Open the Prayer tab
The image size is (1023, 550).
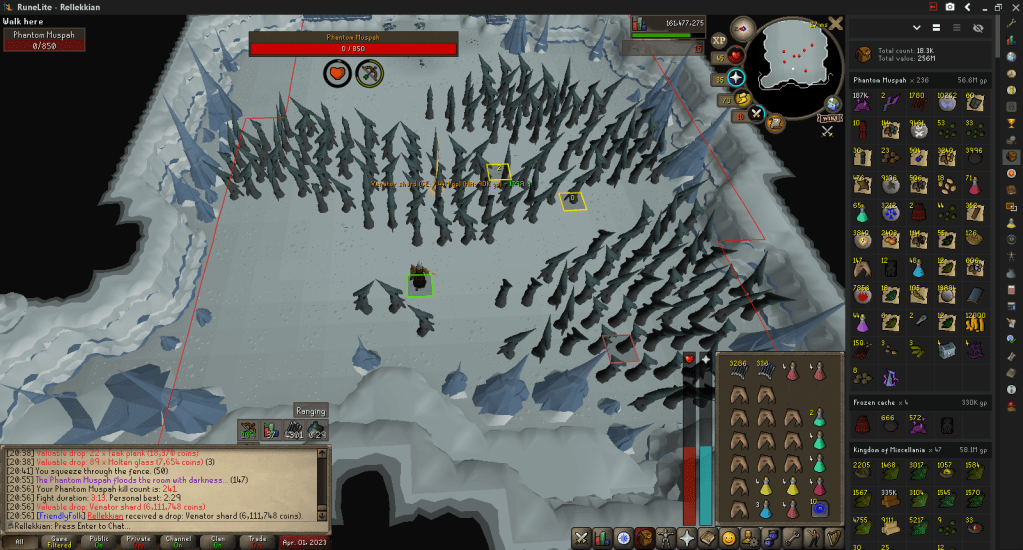[x=687, y=538]
